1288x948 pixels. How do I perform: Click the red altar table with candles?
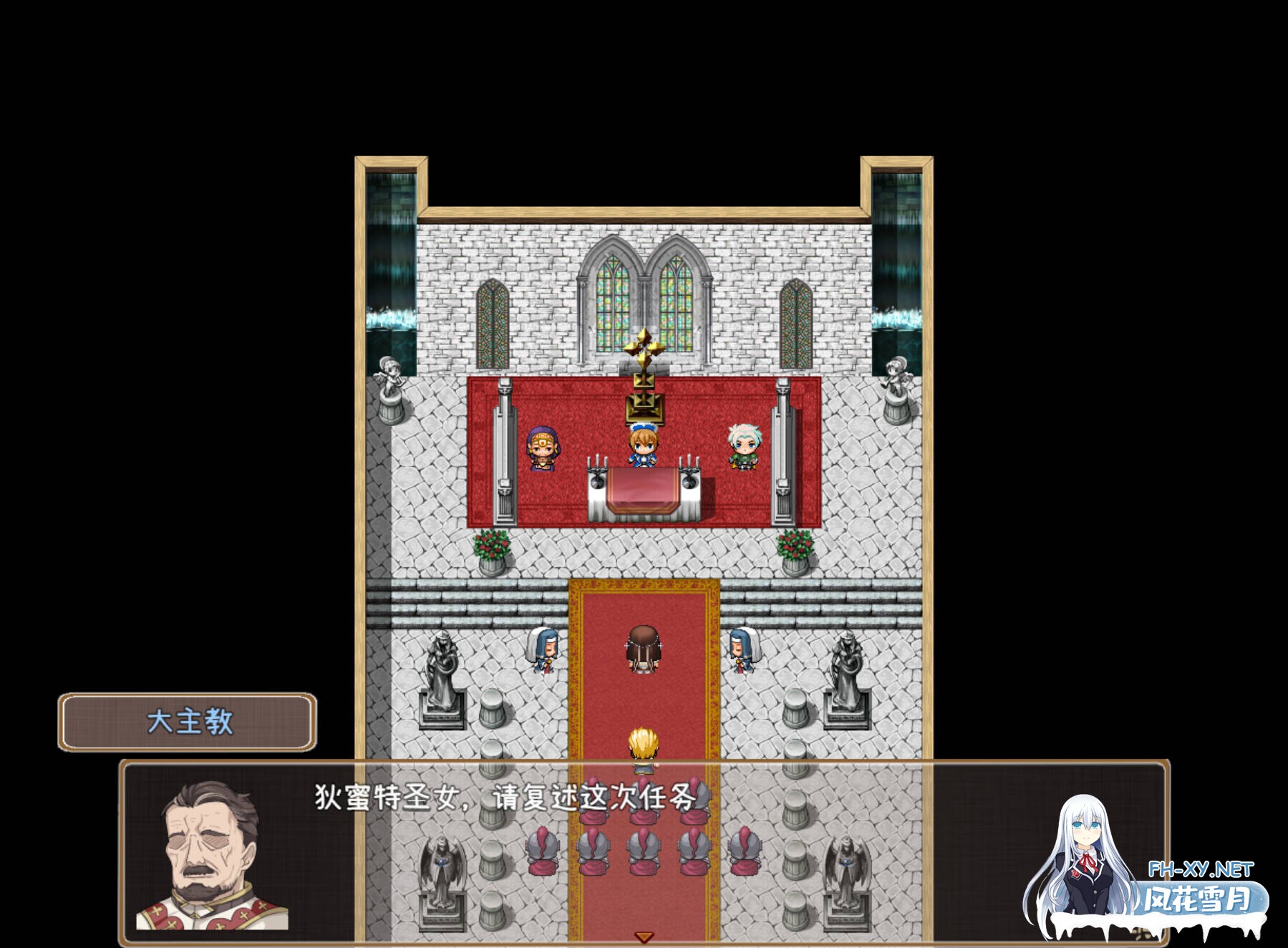(644, 494)
